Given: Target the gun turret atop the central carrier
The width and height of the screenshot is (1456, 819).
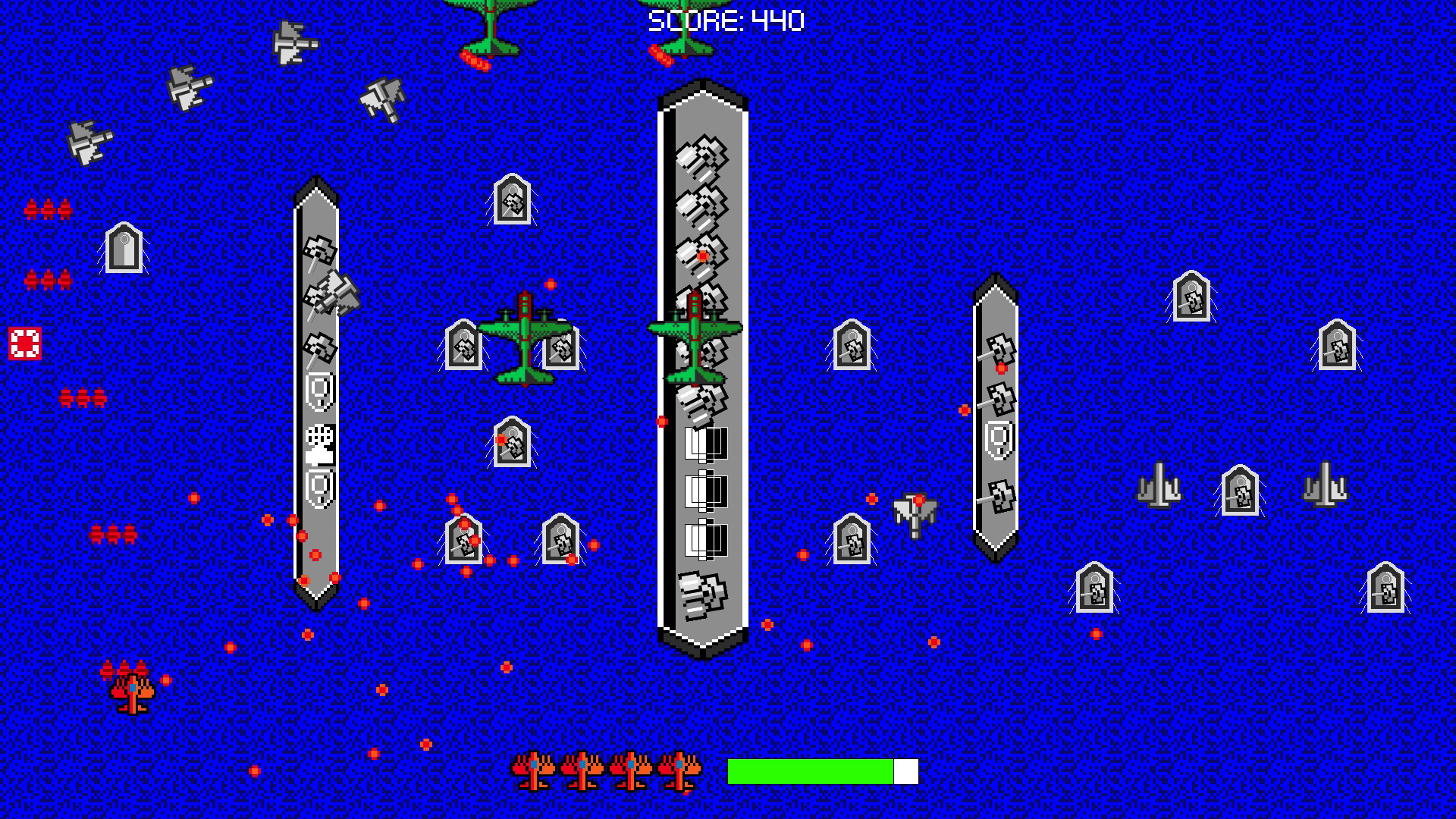Looking at the screenshot, I should (704, 159).
